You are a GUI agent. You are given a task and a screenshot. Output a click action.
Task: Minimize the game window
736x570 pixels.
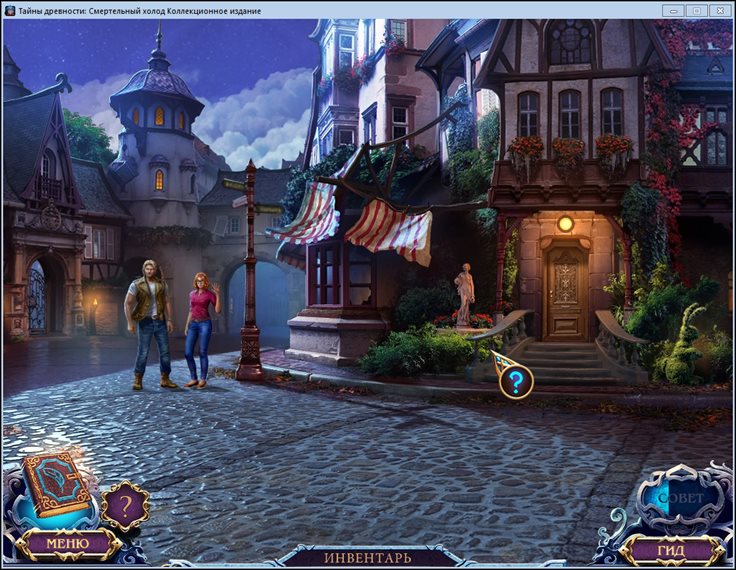(673, 10)
